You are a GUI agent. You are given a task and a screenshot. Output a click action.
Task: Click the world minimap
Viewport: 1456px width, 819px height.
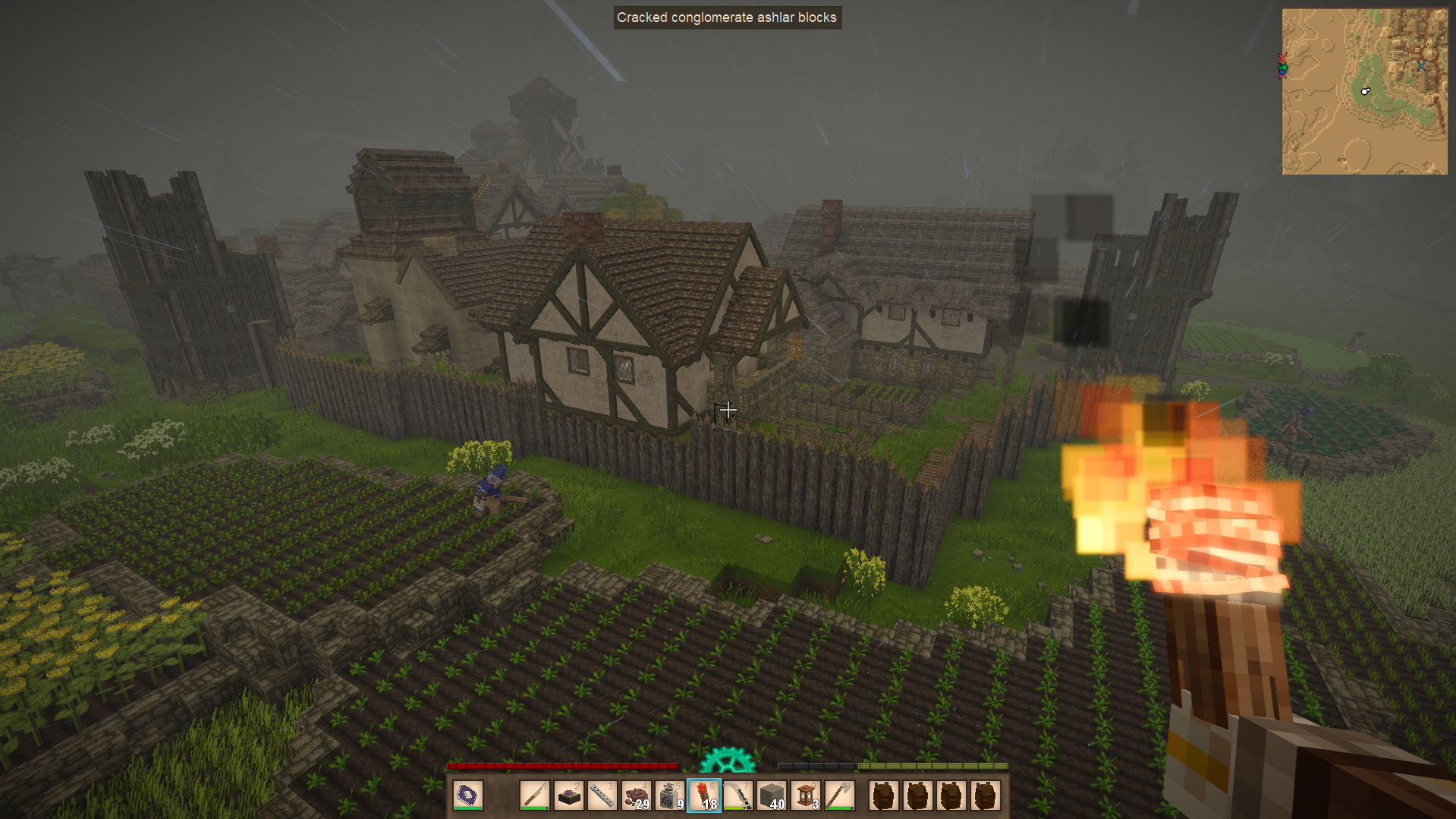tap(1364, 91)
